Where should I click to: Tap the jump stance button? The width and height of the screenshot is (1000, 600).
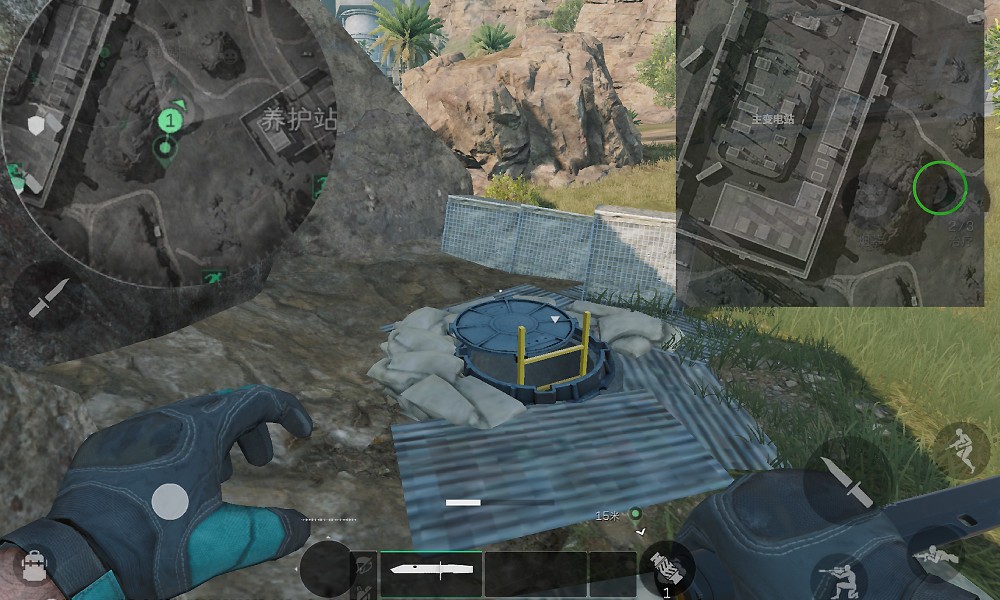[961, 450]
